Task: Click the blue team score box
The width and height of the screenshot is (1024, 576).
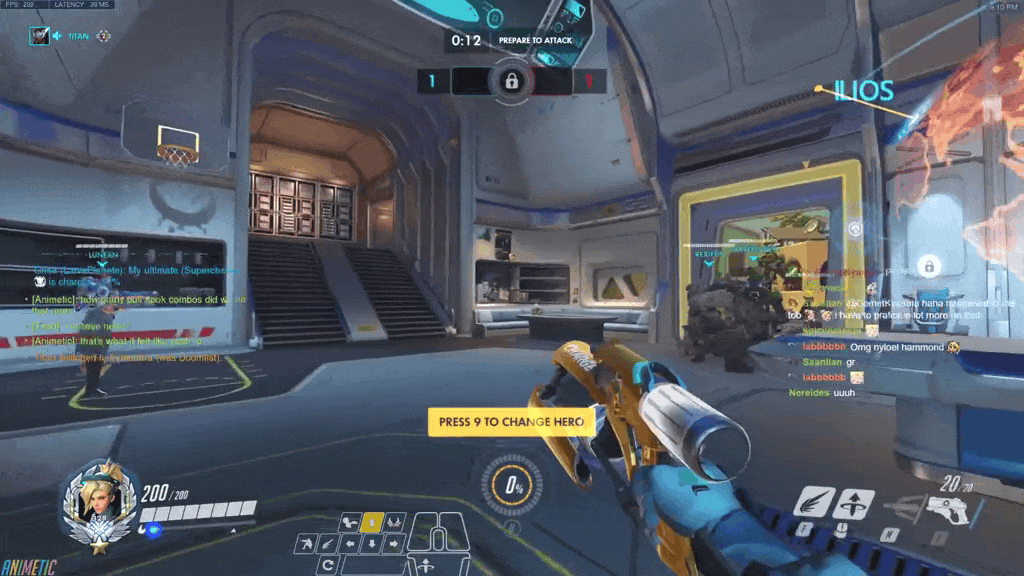Action: (x=432, y=81)
